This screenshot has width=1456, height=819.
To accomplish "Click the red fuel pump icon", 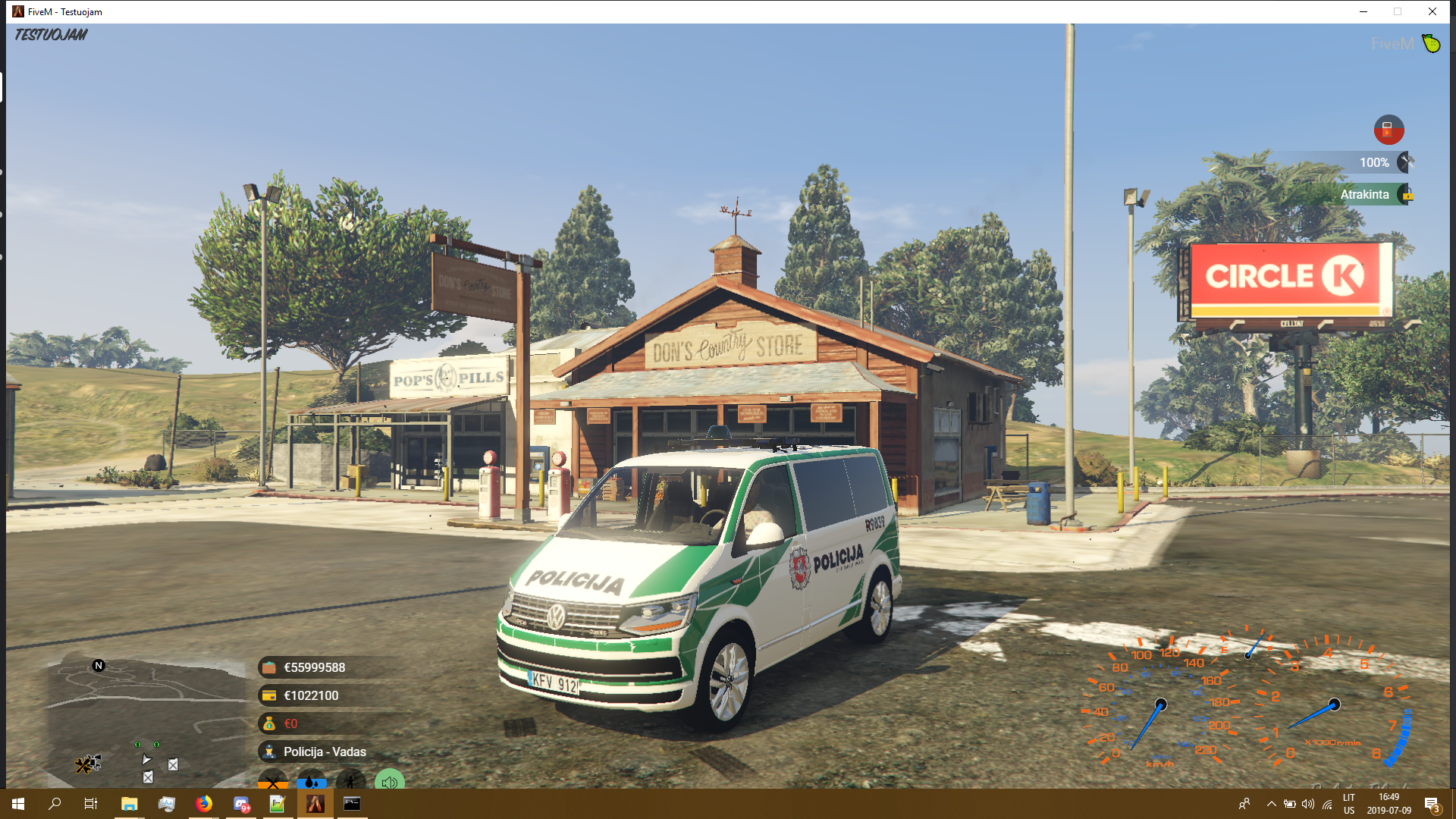I will (1389, 130).
